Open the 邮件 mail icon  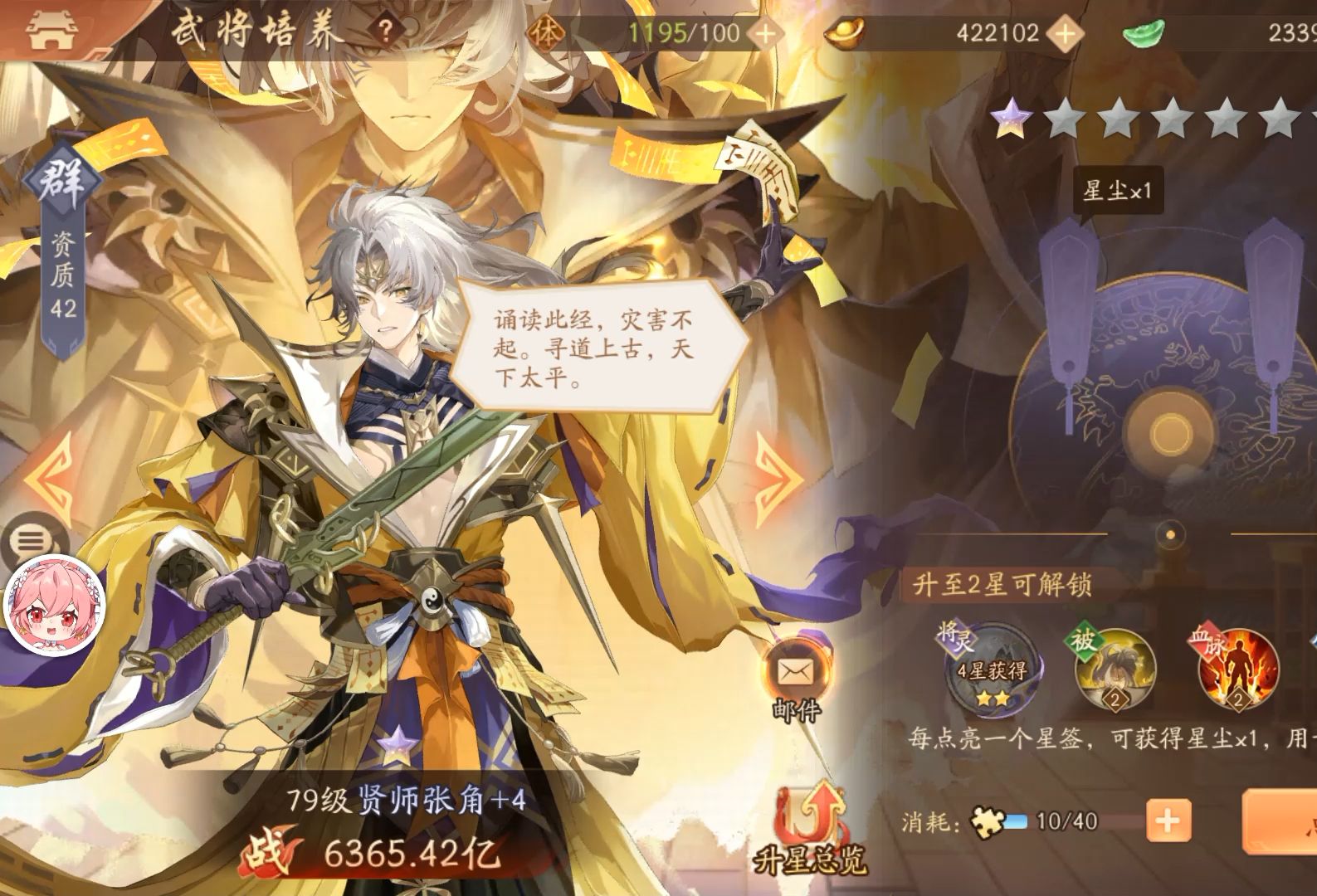coord(795,670)
